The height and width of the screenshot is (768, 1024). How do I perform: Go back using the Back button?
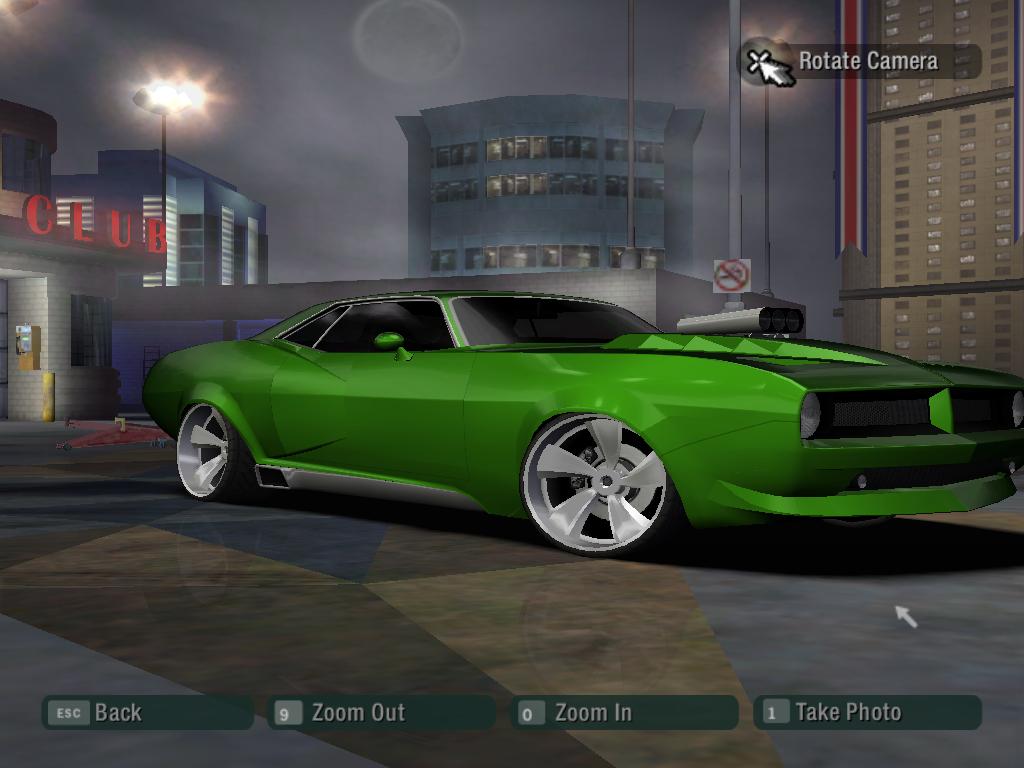(146, 713)
